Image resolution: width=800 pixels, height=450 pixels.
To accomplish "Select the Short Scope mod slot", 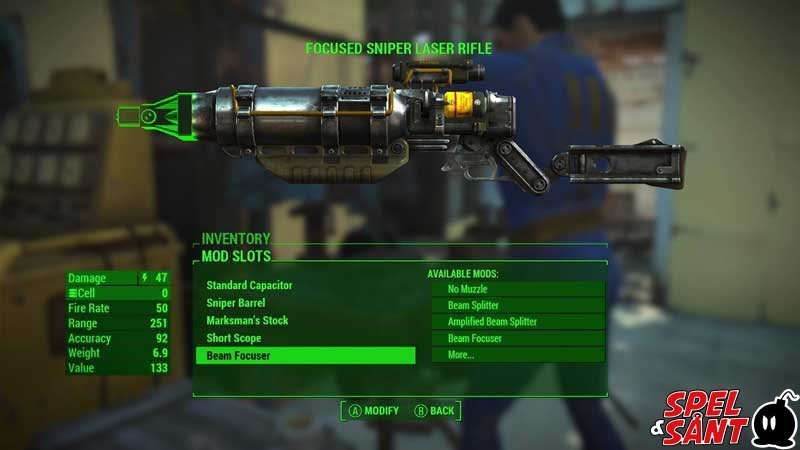I will tap(234, 338).
